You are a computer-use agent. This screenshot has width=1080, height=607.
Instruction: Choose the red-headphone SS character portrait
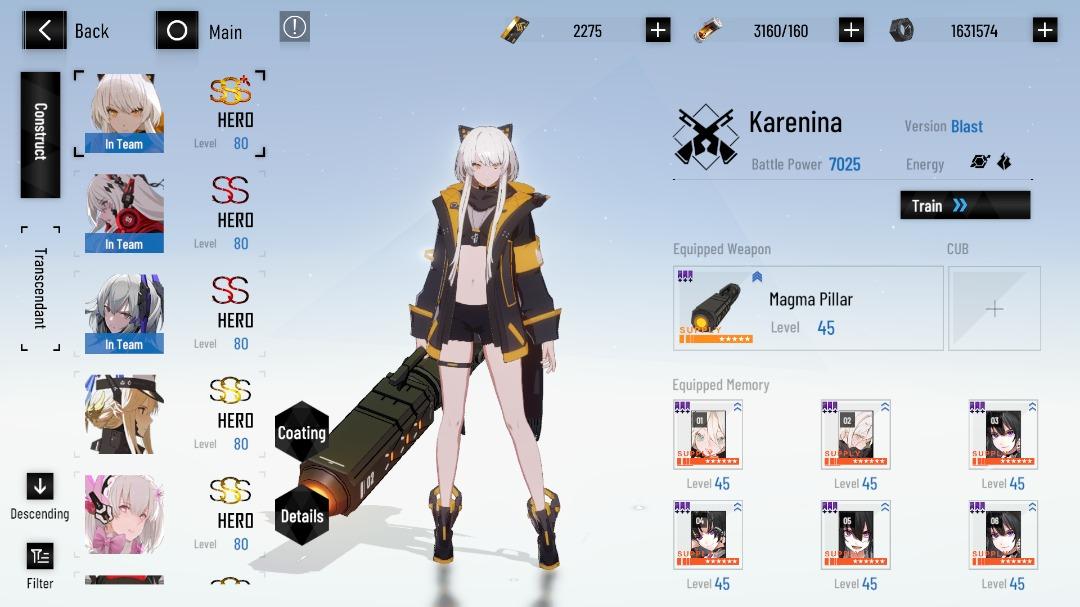[124, 213]
